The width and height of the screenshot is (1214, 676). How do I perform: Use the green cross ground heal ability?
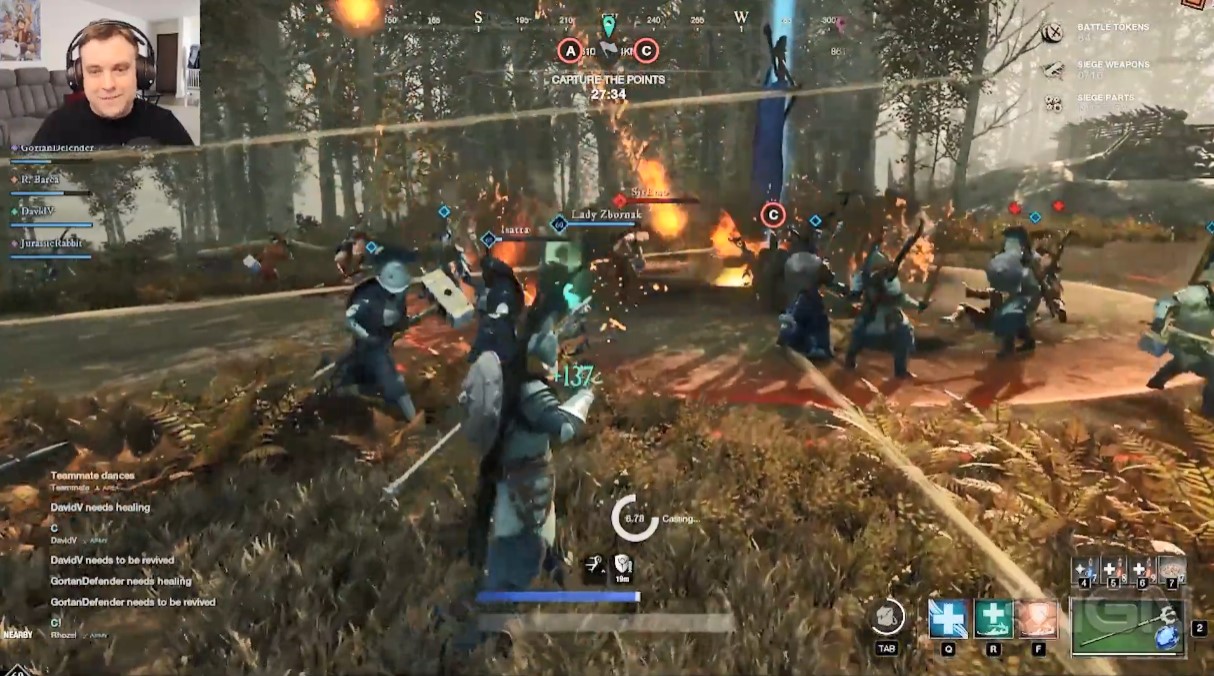point(994,619)
